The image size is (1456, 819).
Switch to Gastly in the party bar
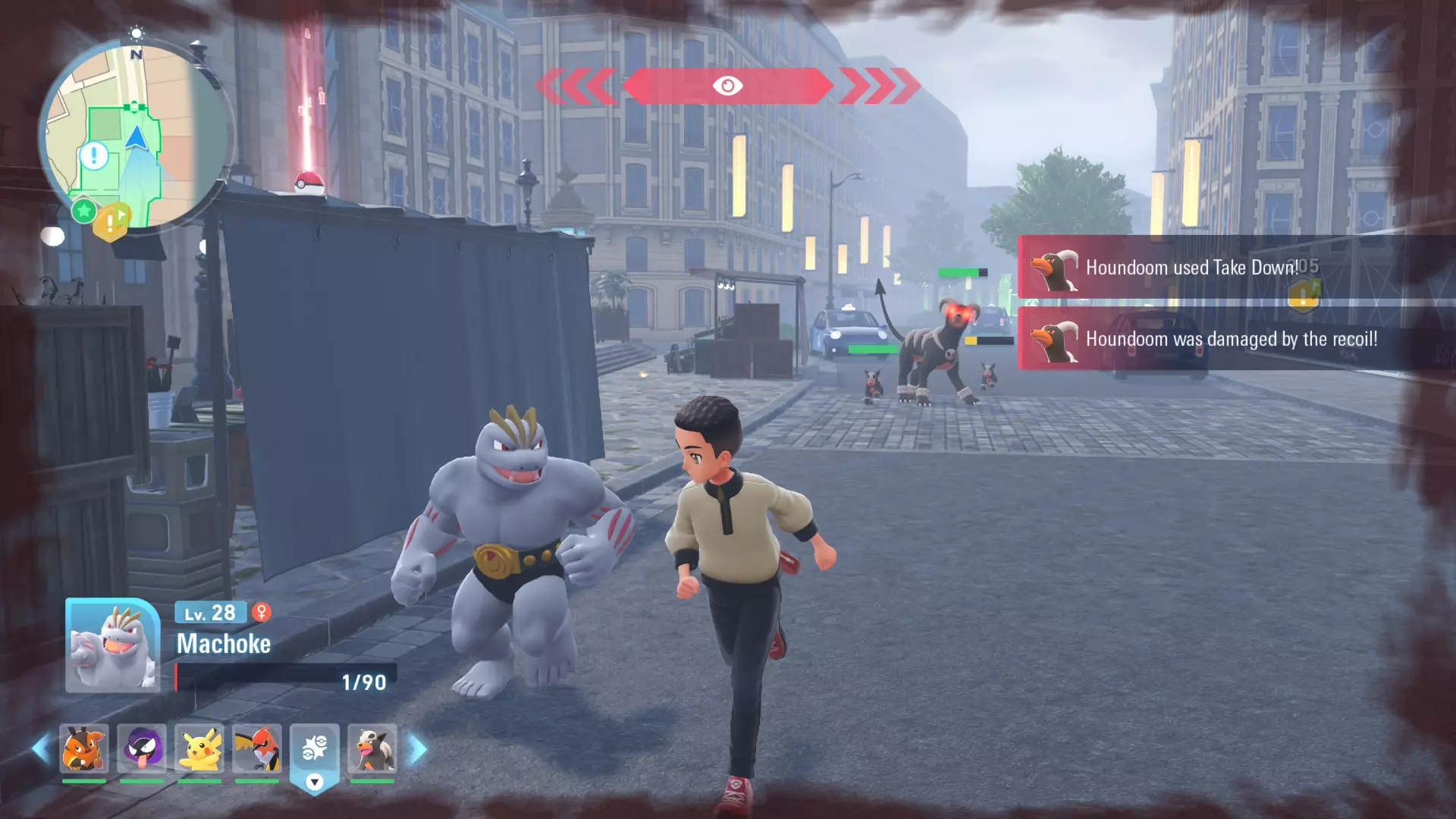point(142,749)
